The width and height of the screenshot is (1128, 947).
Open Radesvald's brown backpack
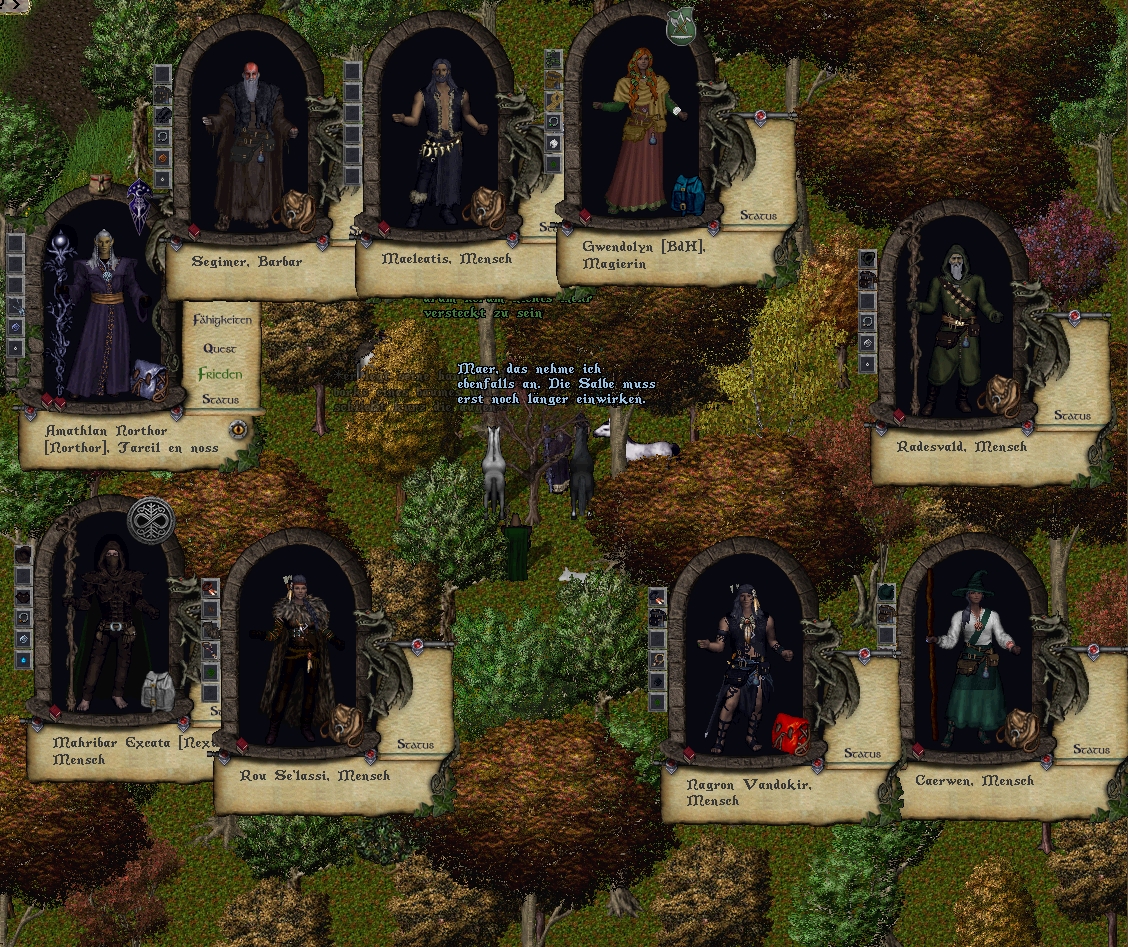(x=999, y=396)
